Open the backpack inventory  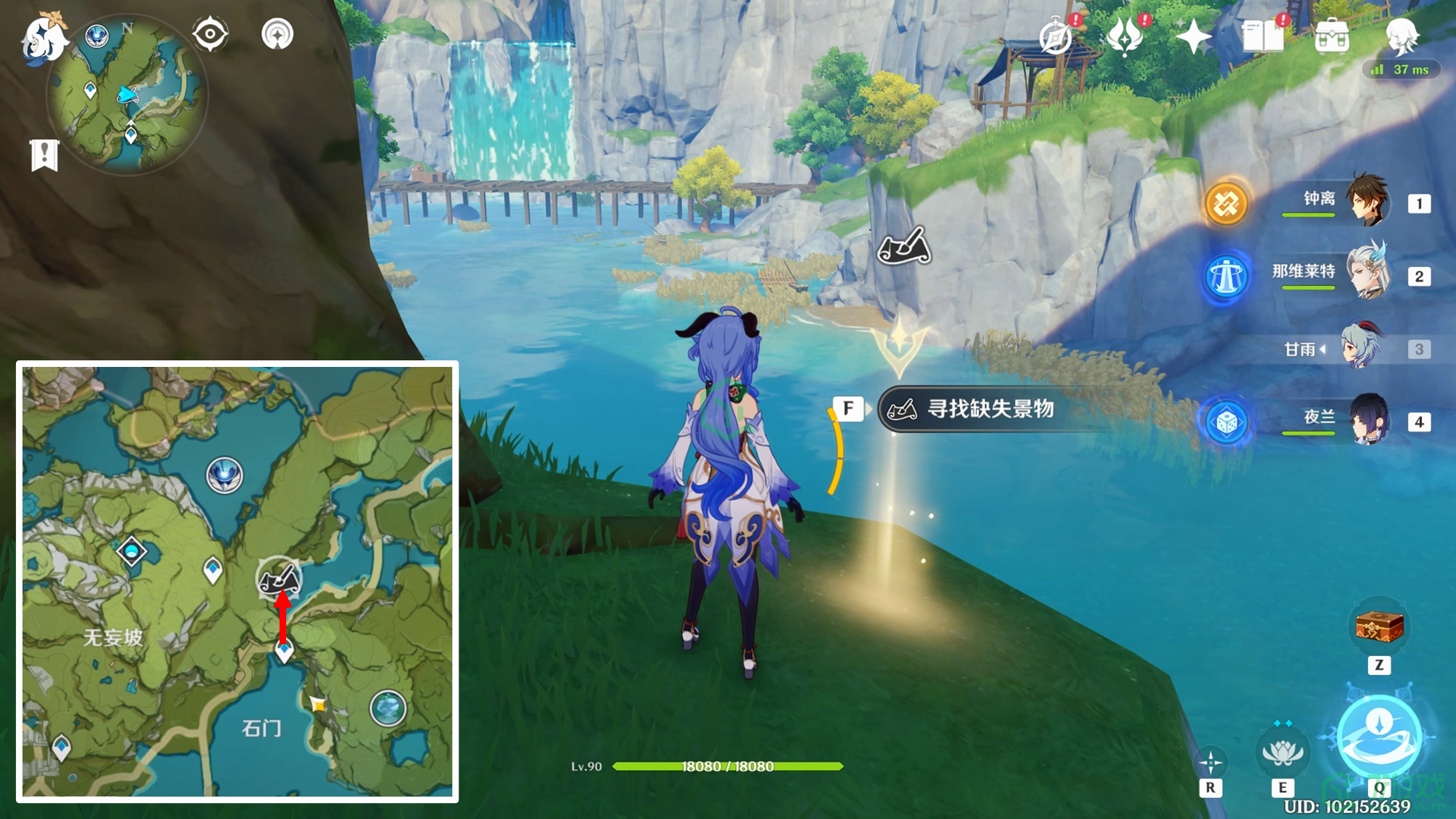(x=1332, y=36)
